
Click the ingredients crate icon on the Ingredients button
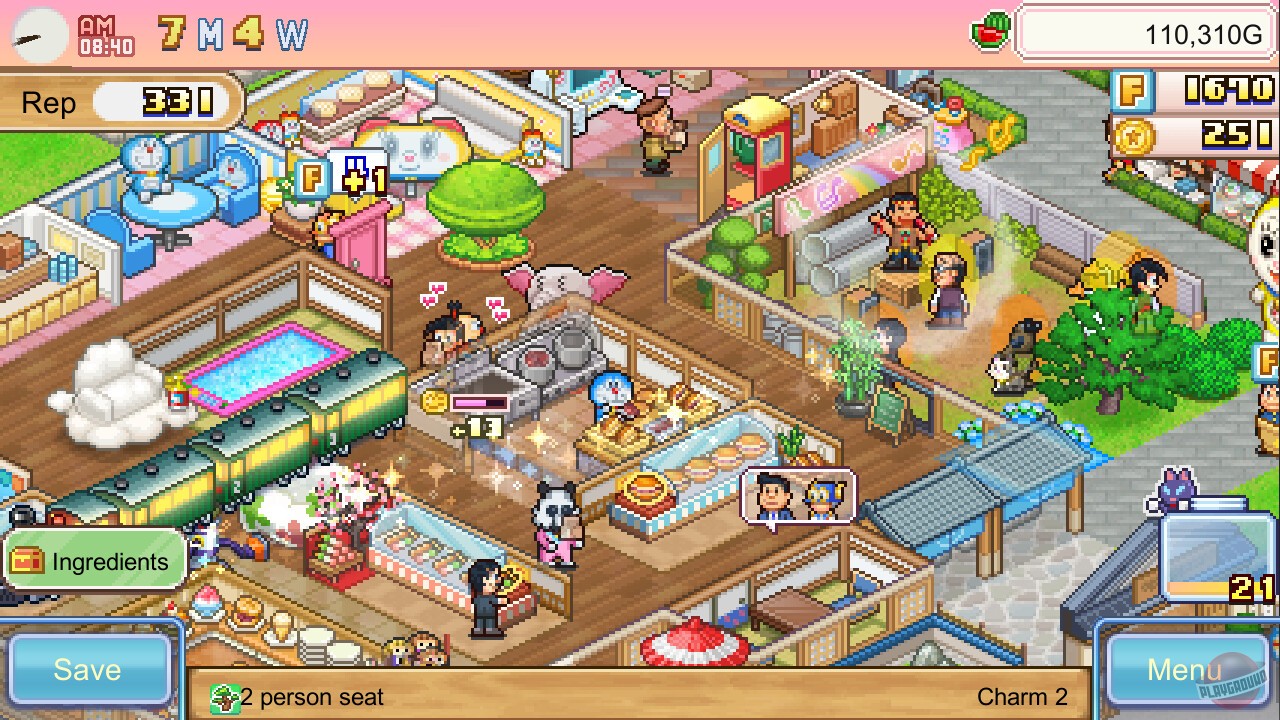pos(28,561)
